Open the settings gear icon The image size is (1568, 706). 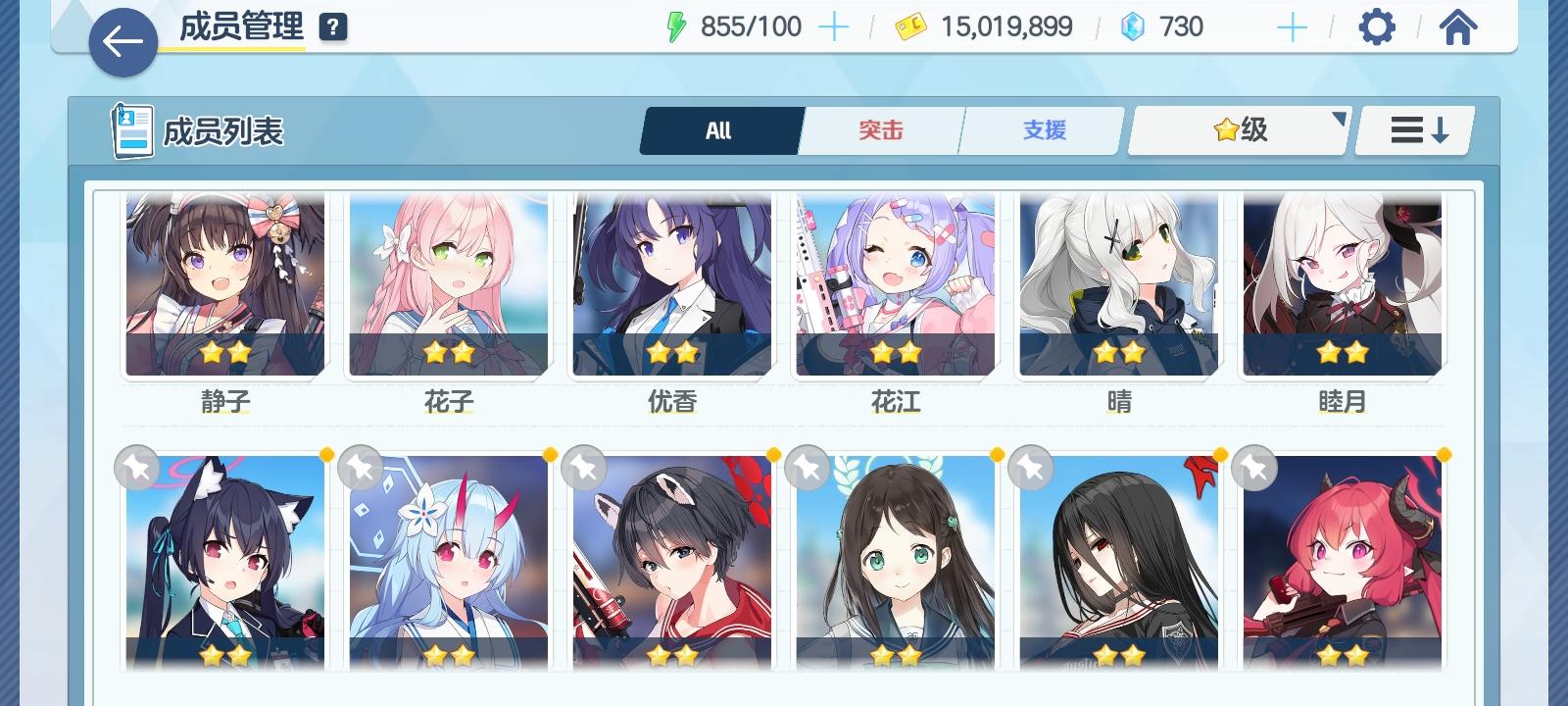pyautogui.click(x=1378, y=26)
